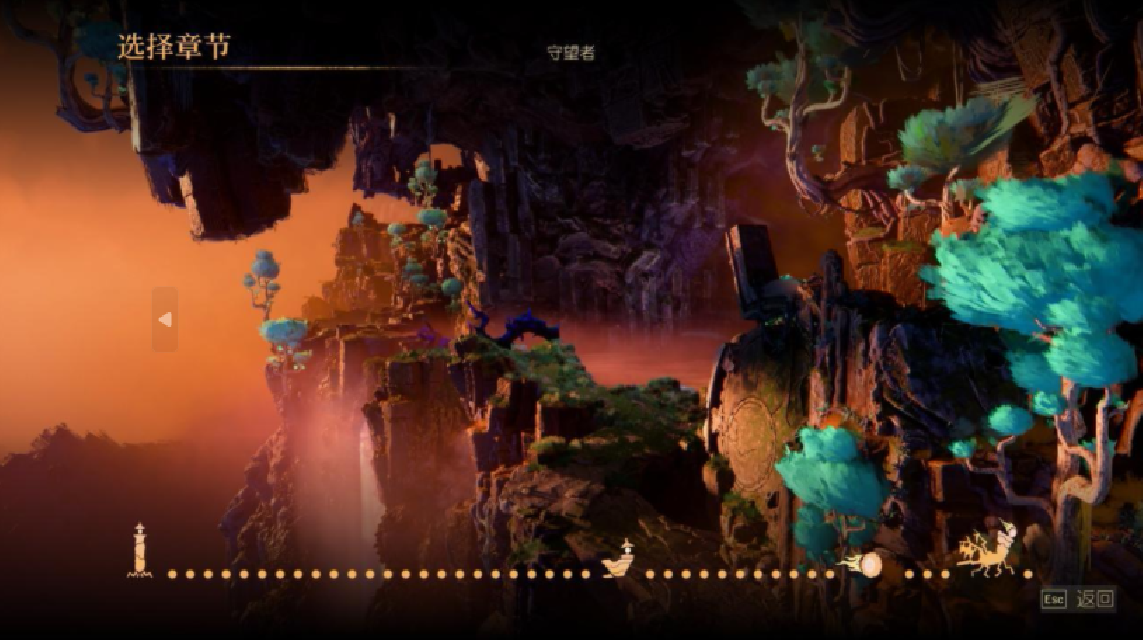
Task: Choose the boat chapter marker on the timeline
Action: pyautogui.click(x=621, y=562)
